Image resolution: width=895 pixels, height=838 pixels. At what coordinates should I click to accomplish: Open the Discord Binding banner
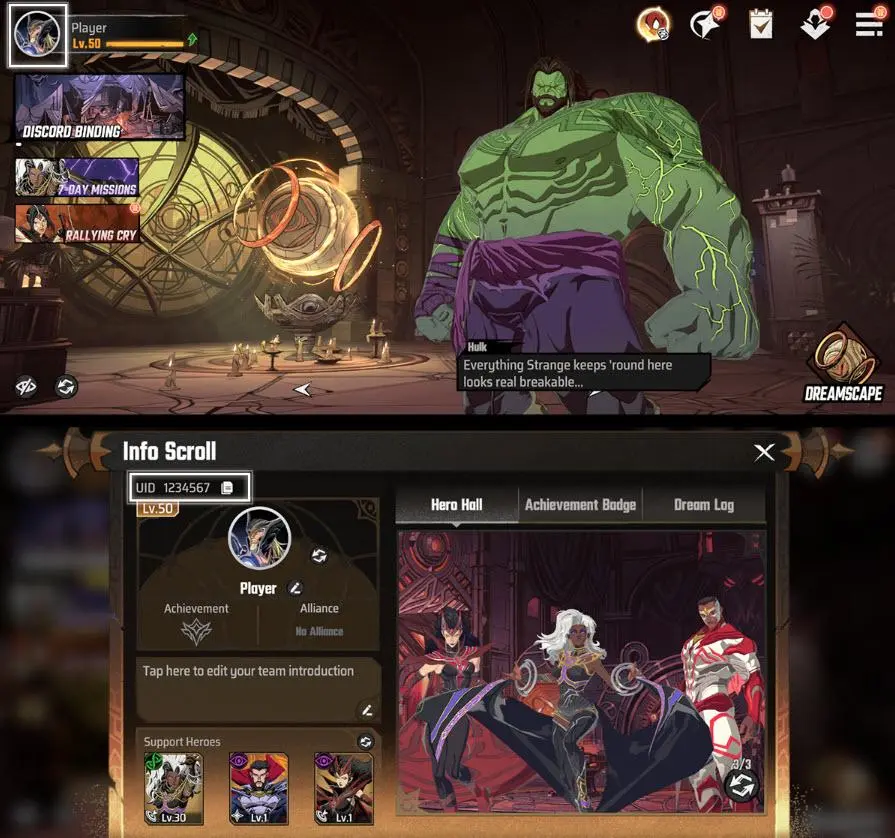point(99,106)
